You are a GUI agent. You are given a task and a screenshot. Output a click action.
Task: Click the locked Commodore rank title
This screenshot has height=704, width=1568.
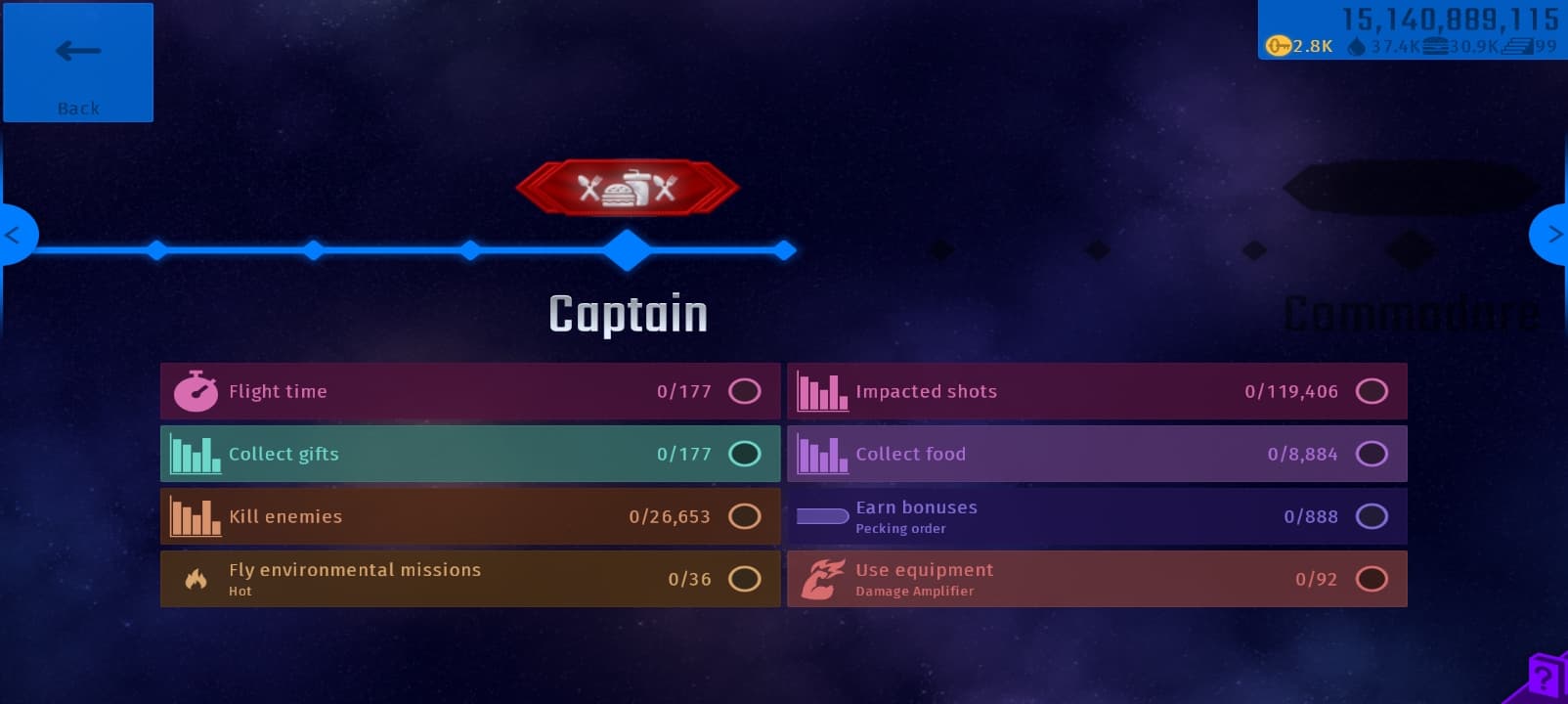pos(1409,315)
